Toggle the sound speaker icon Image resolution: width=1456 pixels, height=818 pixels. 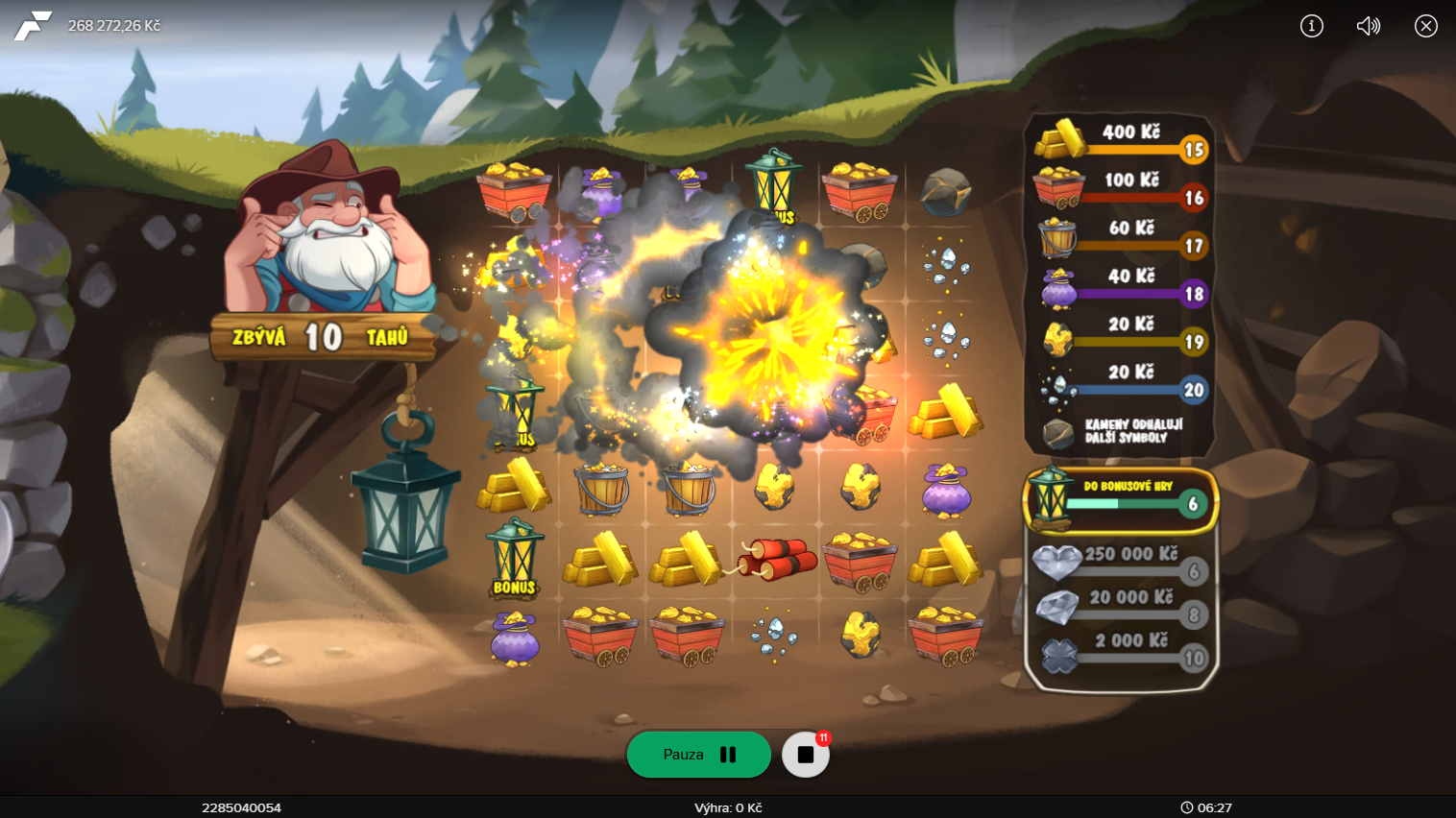coord(1368,26)
